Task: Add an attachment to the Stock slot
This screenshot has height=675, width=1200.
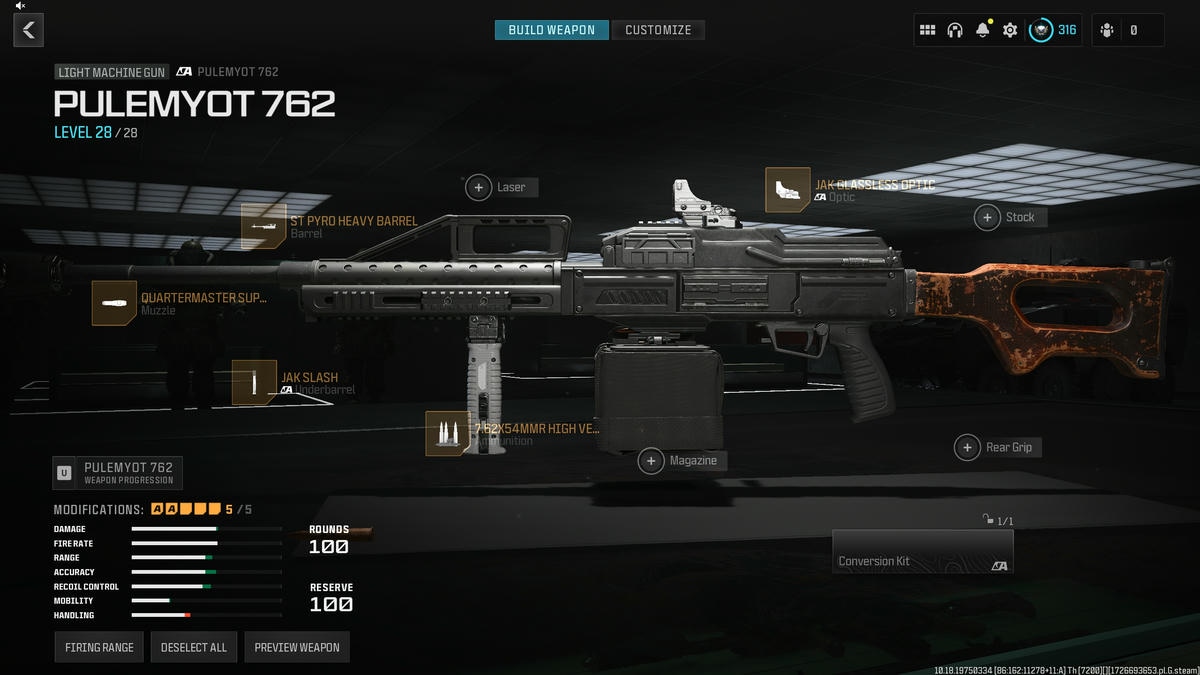Action: click(x=988, y=217)
